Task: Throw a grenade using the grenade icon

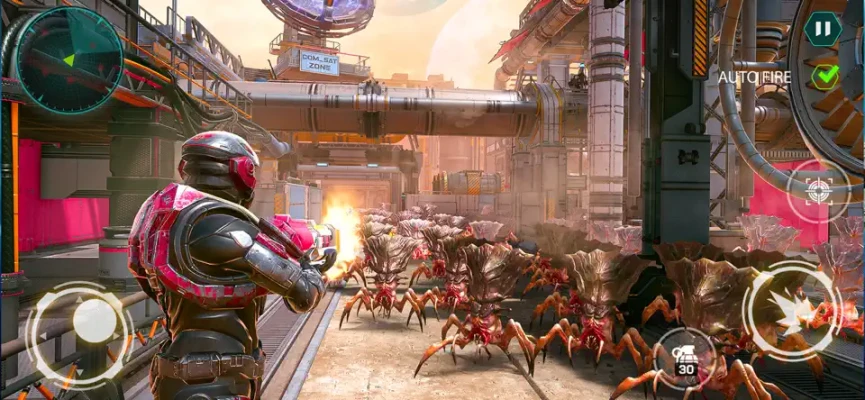Action: (684, 356)
